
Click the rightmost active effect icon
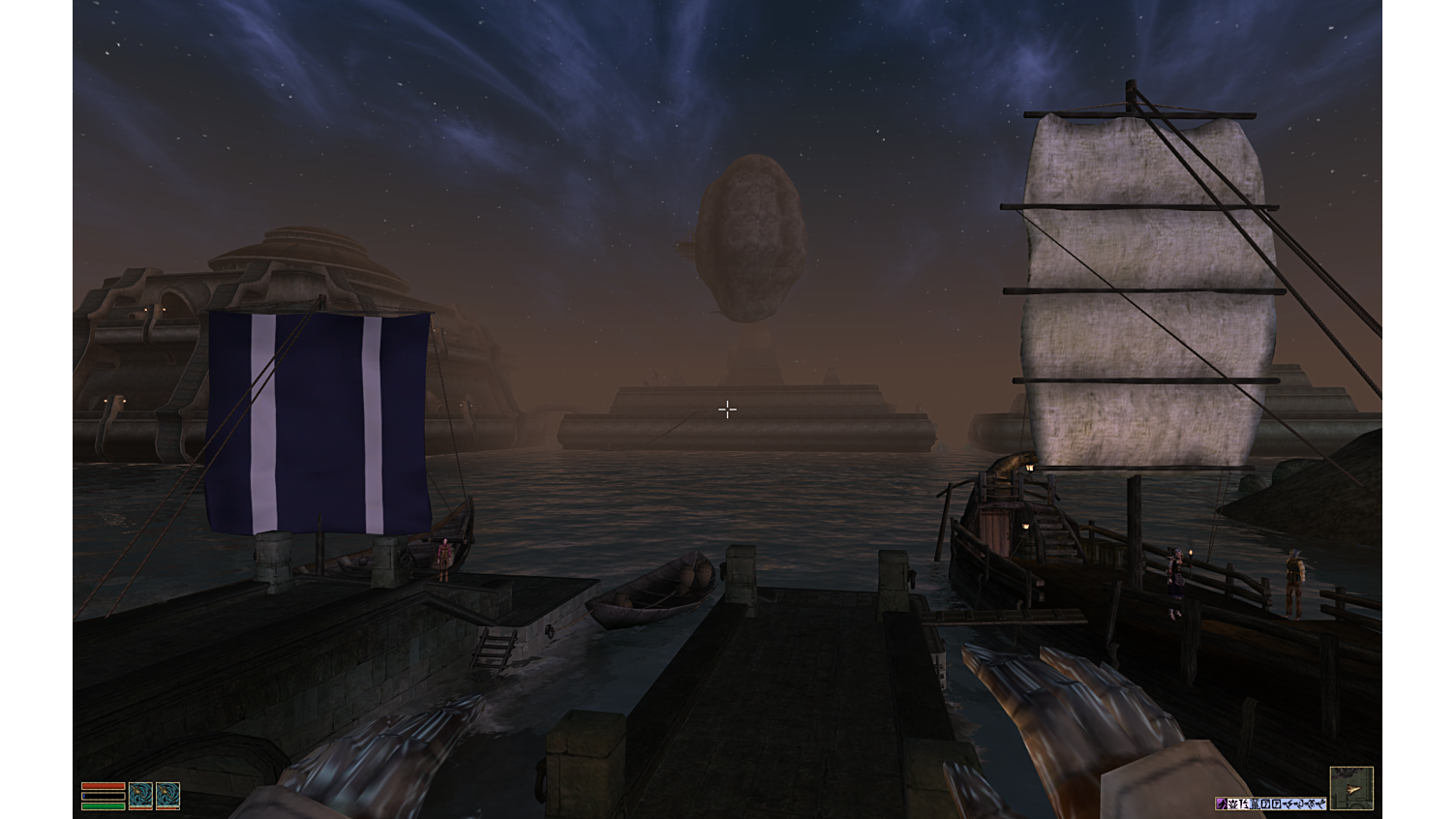[x=1319, y=804]
